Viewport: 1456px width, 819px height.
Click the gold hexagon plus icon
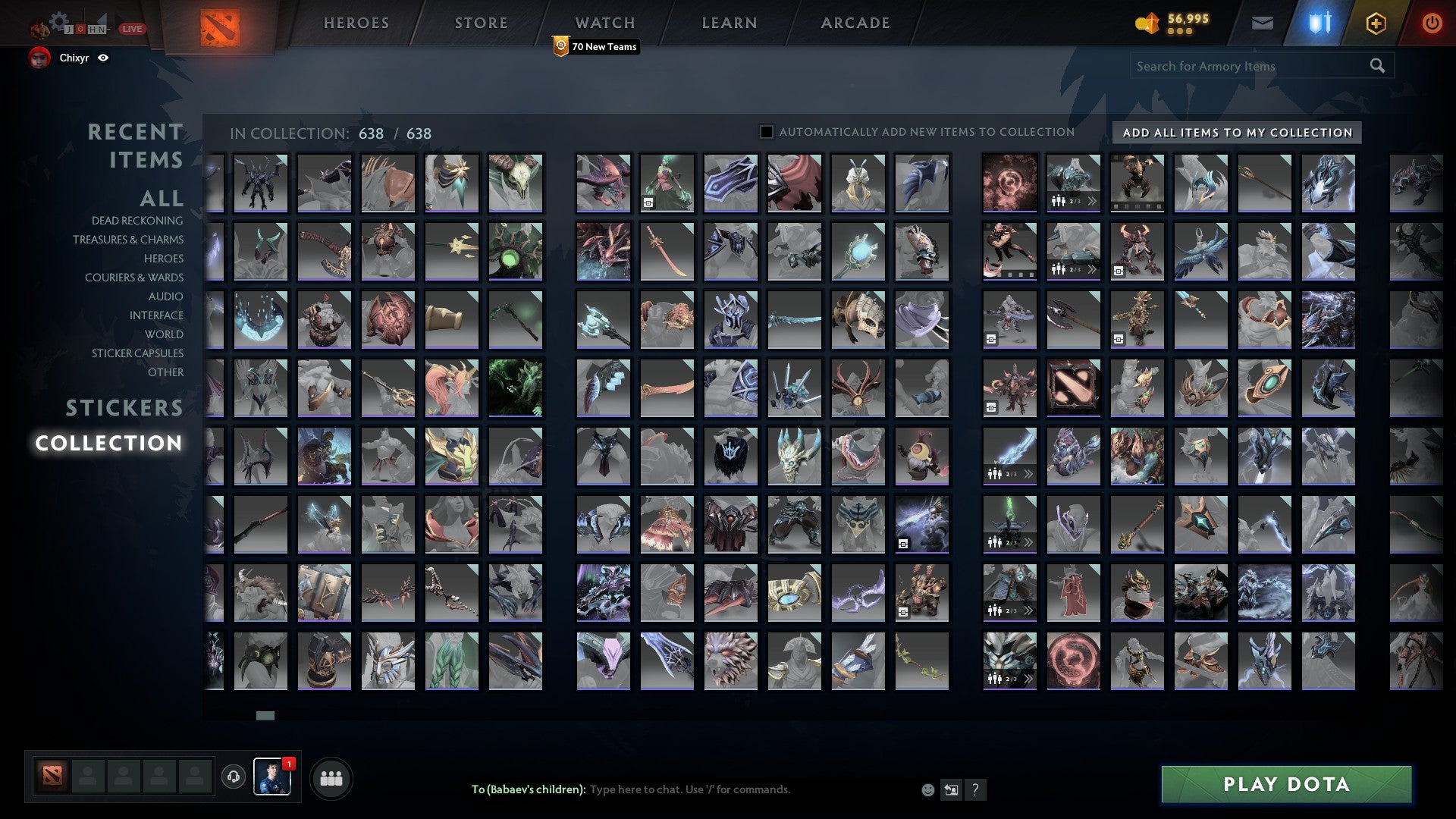[x=1376, y=23]
